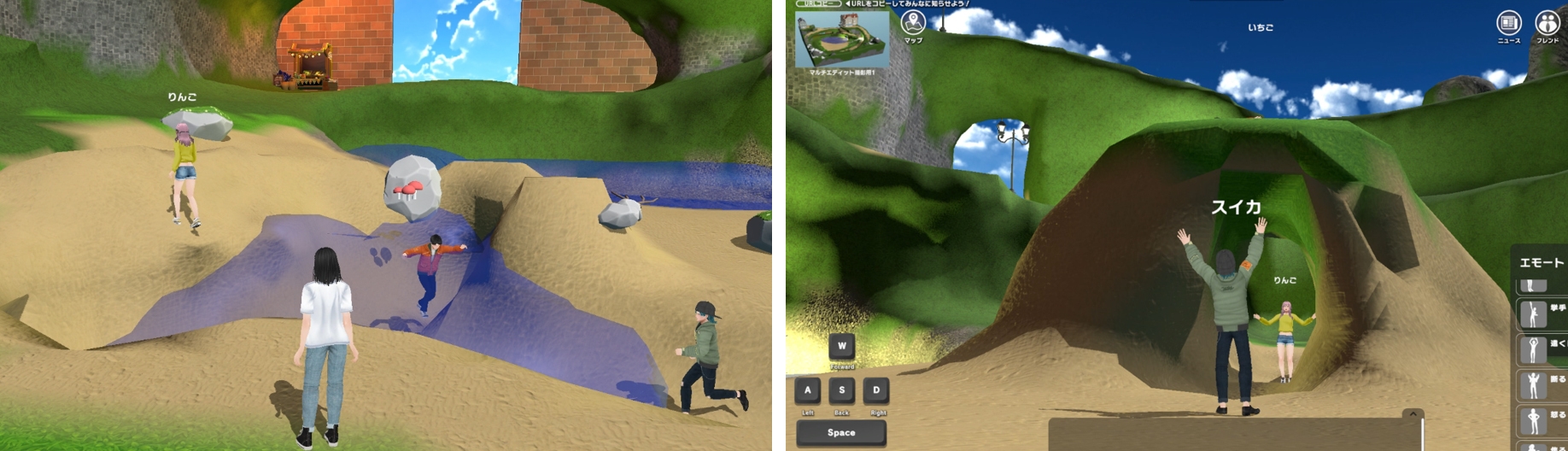Viewport: 1568px width, 451px height.
Task: Click the chat box at the bottom
Action: (1230, 435)
